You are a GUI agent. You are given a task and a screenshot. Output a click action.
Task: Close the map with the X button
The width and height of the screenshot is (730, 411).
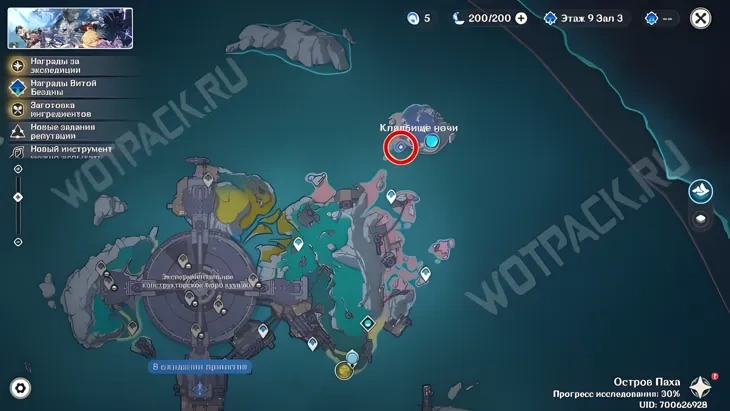point(701,18)
